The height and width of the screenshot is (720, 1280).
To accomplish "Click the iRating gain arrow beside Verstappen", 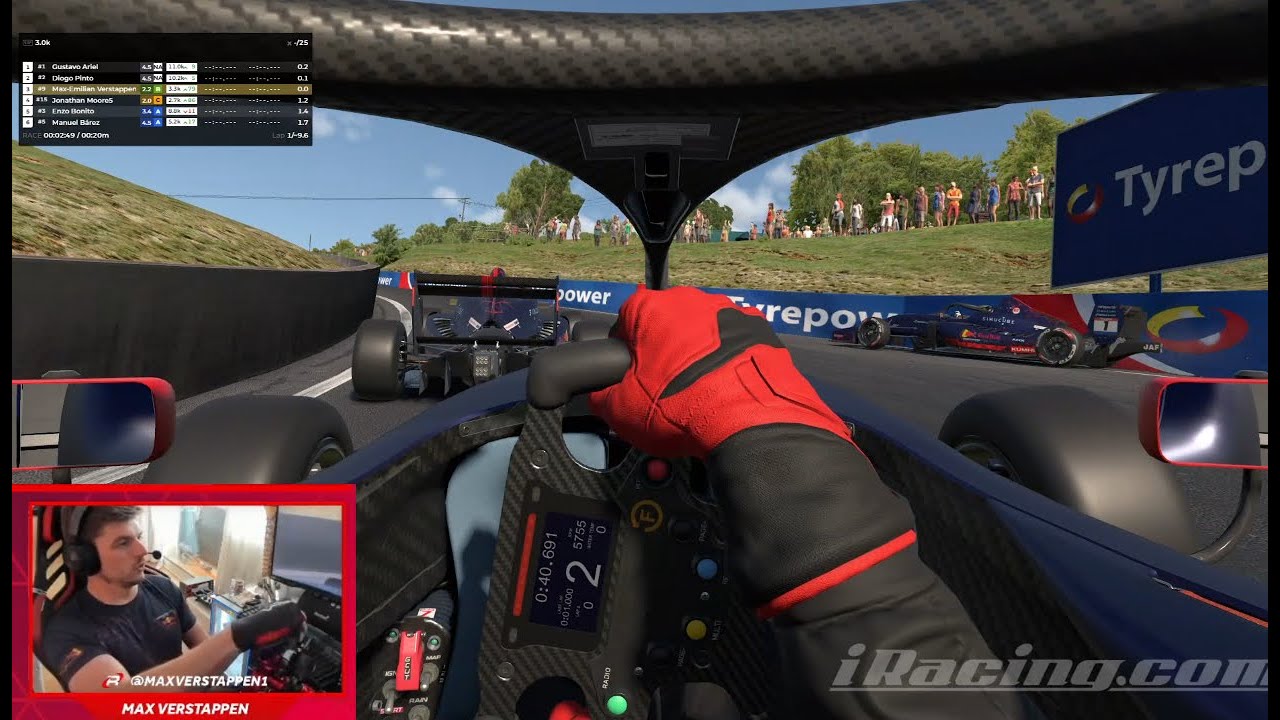I will pos(186,89).
